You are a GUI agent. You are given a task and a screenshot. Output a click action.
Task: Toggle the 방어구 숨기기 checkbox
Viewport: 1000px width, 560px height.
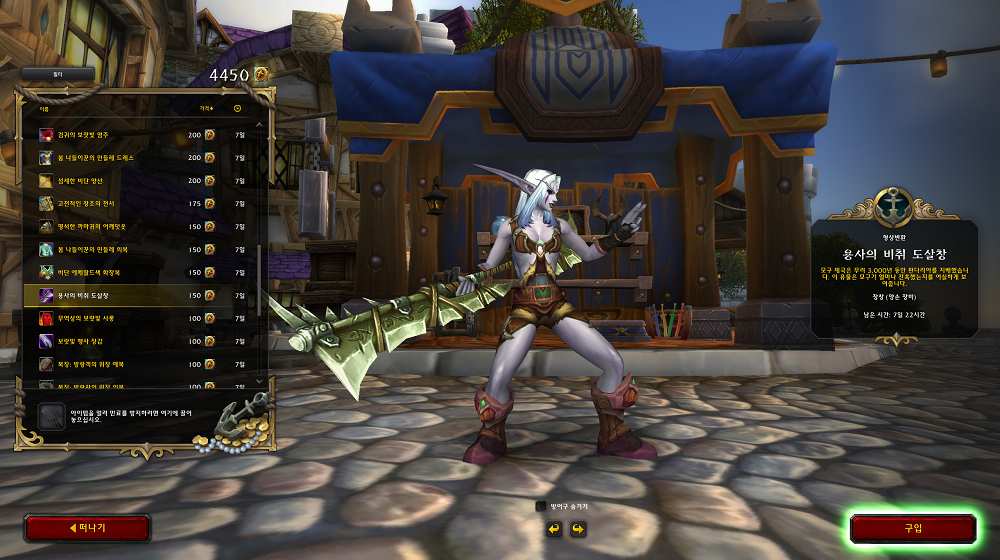pos(541,507)
